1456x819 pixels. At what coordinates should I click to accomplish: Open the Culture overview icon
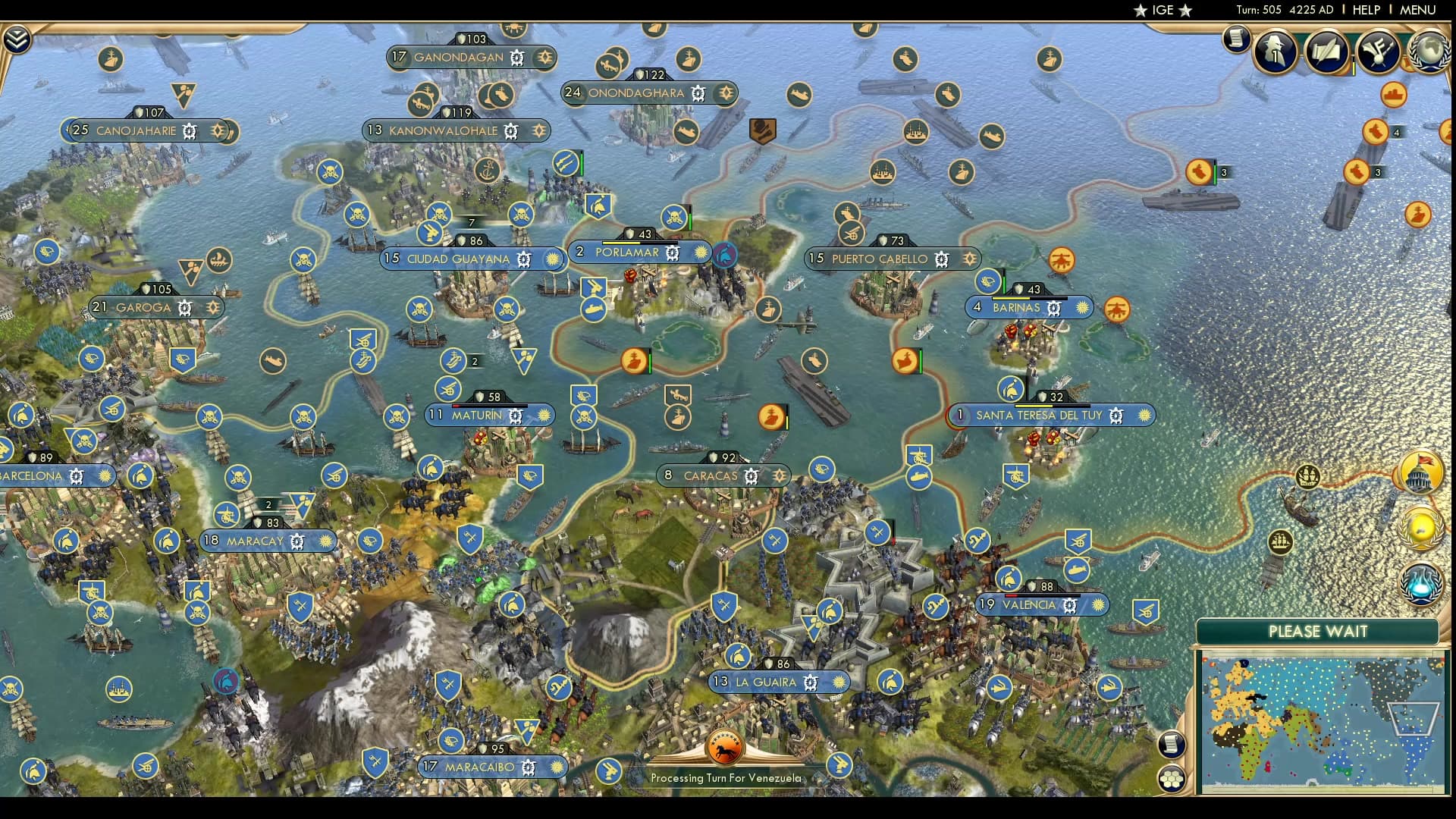pos(1379,49)
